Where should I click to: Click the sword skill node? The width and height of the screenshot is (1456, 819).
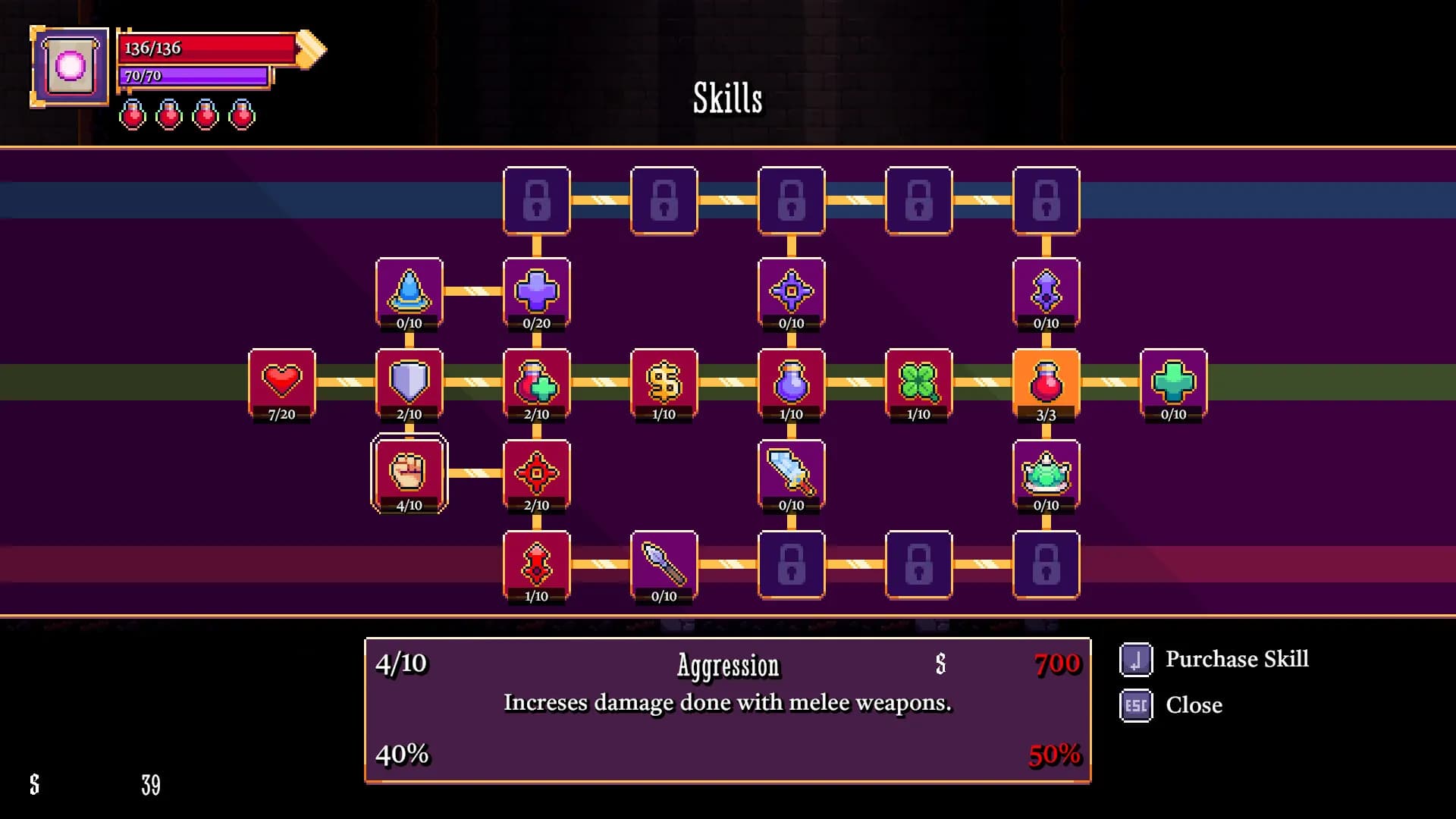[792, 474]
